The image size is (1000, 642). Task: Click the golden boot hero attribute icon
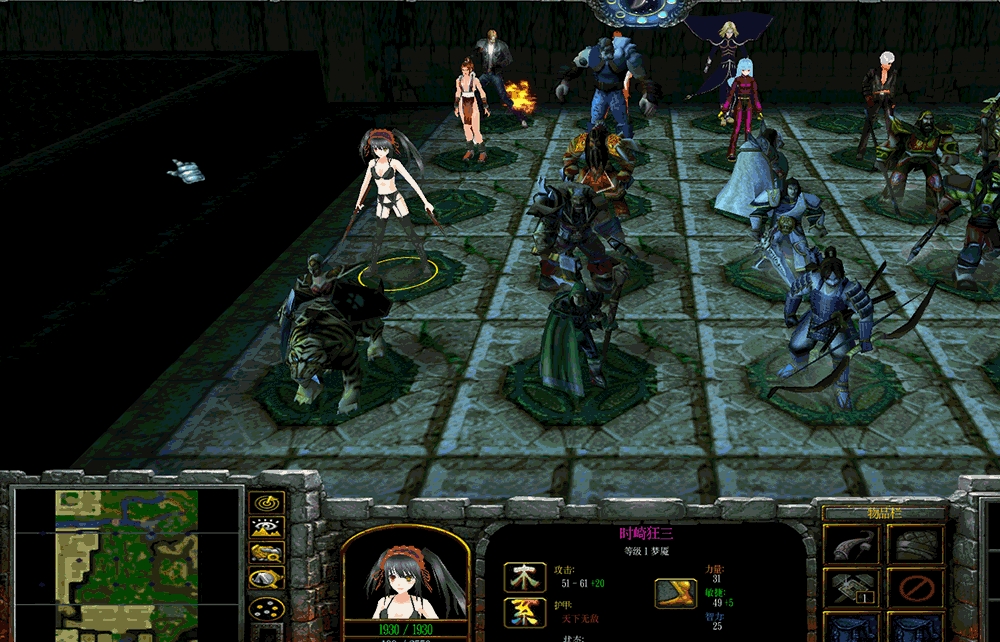(x=676, y=593)
